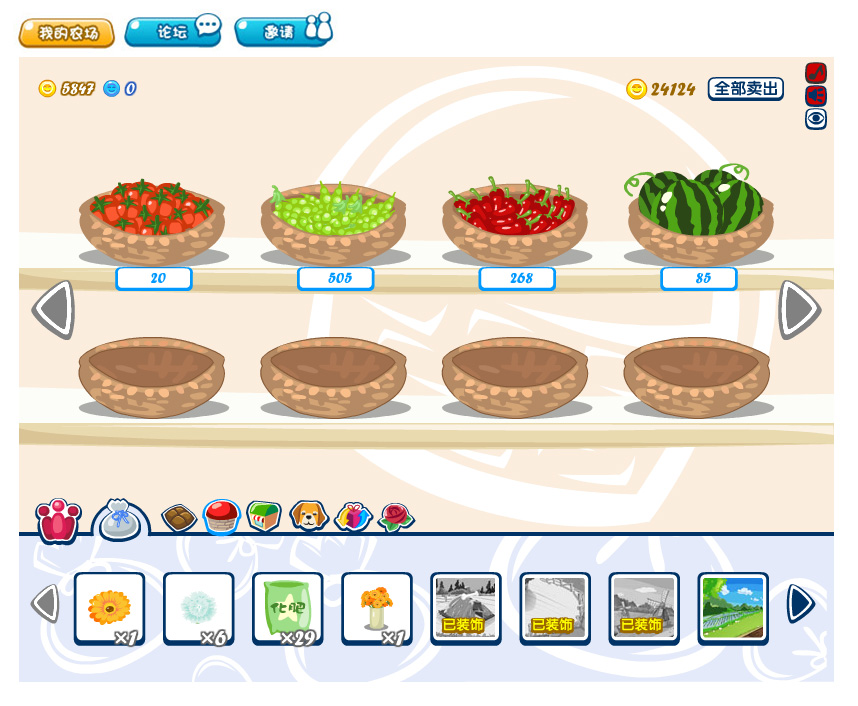Open the shop stall icon

coord(264,516)
